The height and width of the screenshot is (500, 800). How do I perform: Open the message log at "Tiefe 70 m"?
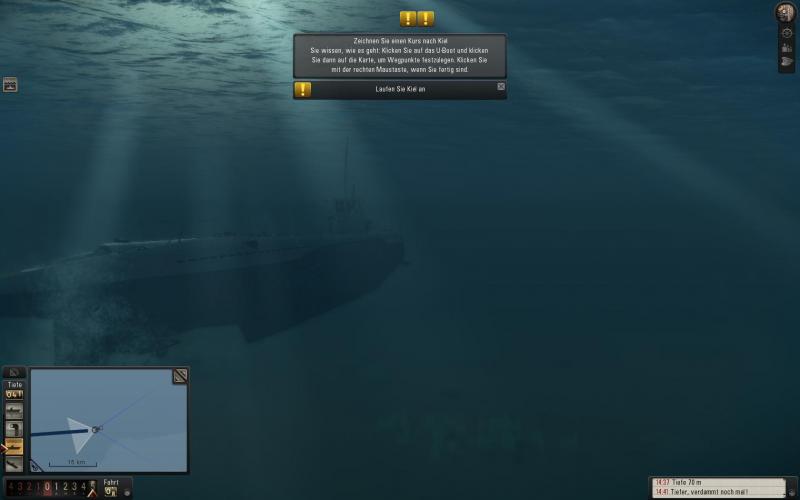point(715,482)
